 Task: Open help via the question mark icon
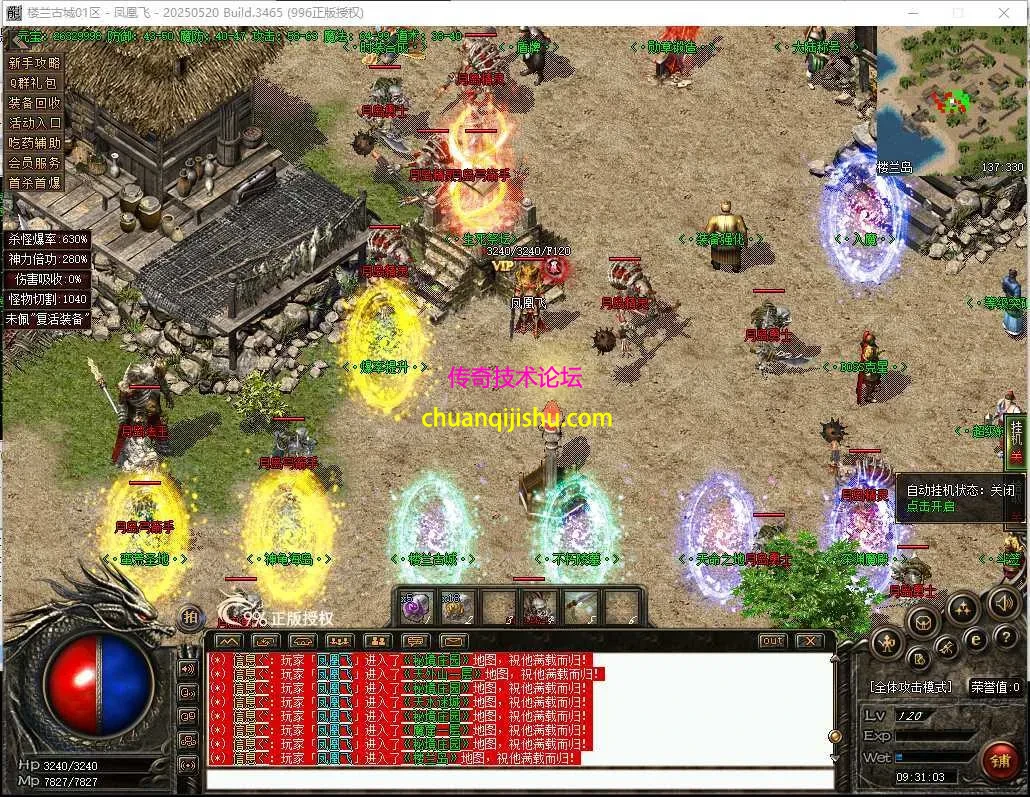click(1003, 638)
